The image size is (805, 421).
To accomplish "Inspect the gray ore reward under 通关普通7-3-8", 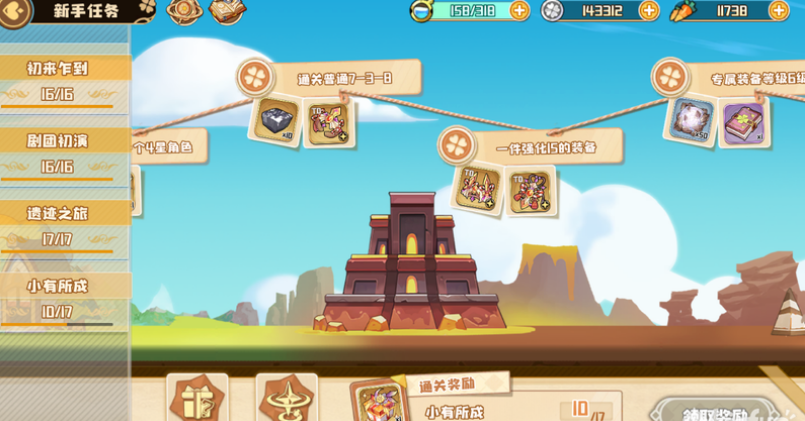I will pyautogui.click(x=275, y=121).
